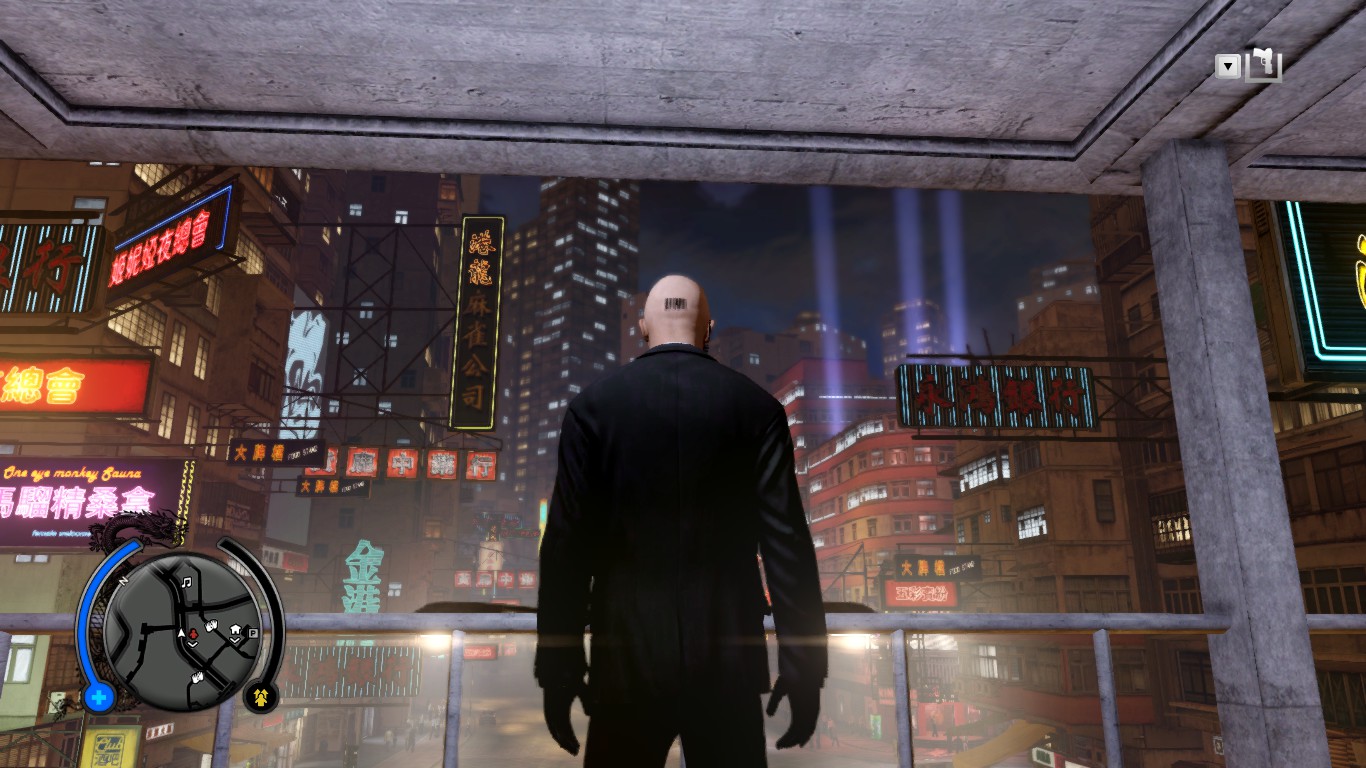The image size is (1366, 768).
Task: Click the hand-wraps event icon near the player arrow
Action: (210, 625)
